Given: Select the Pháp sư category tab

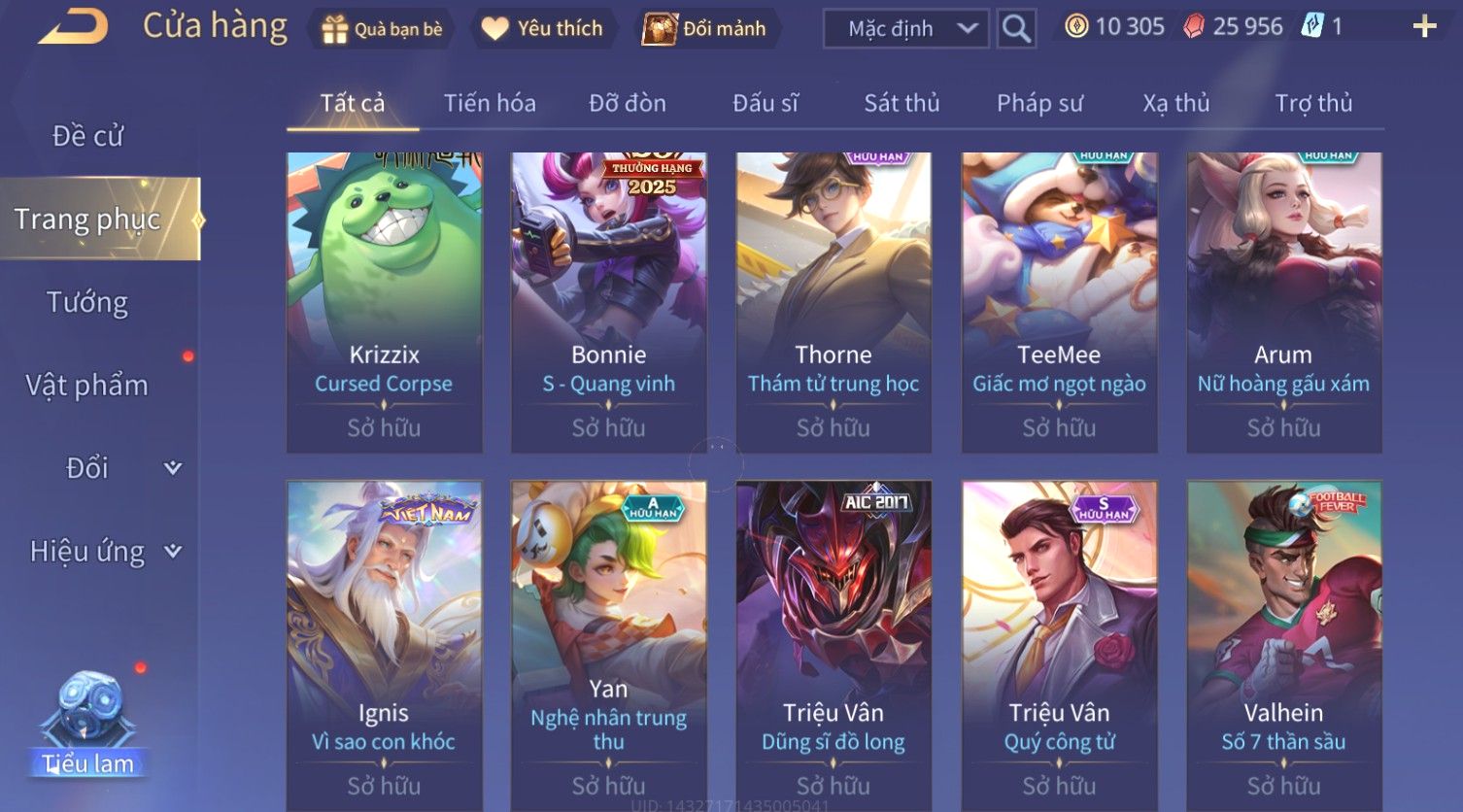Looking at the screenshot, I should (1039, 103).
